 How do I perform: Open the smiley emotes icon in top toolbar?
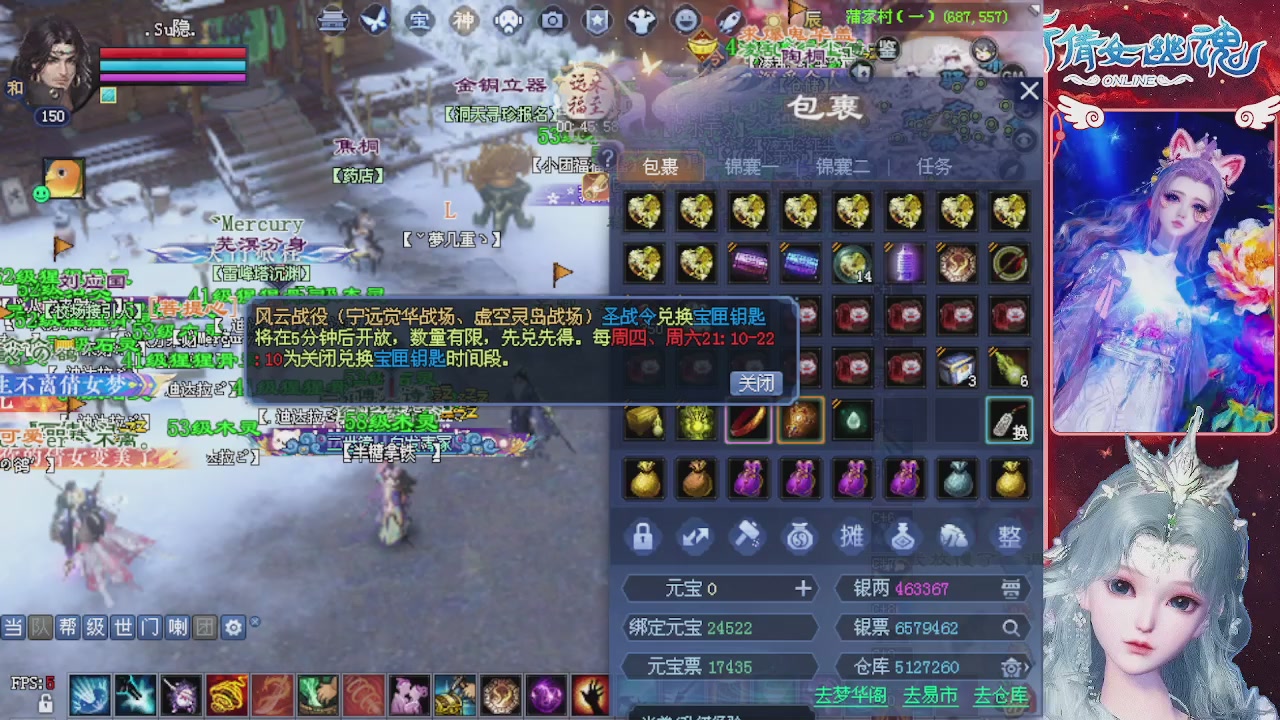click(686, 21)
